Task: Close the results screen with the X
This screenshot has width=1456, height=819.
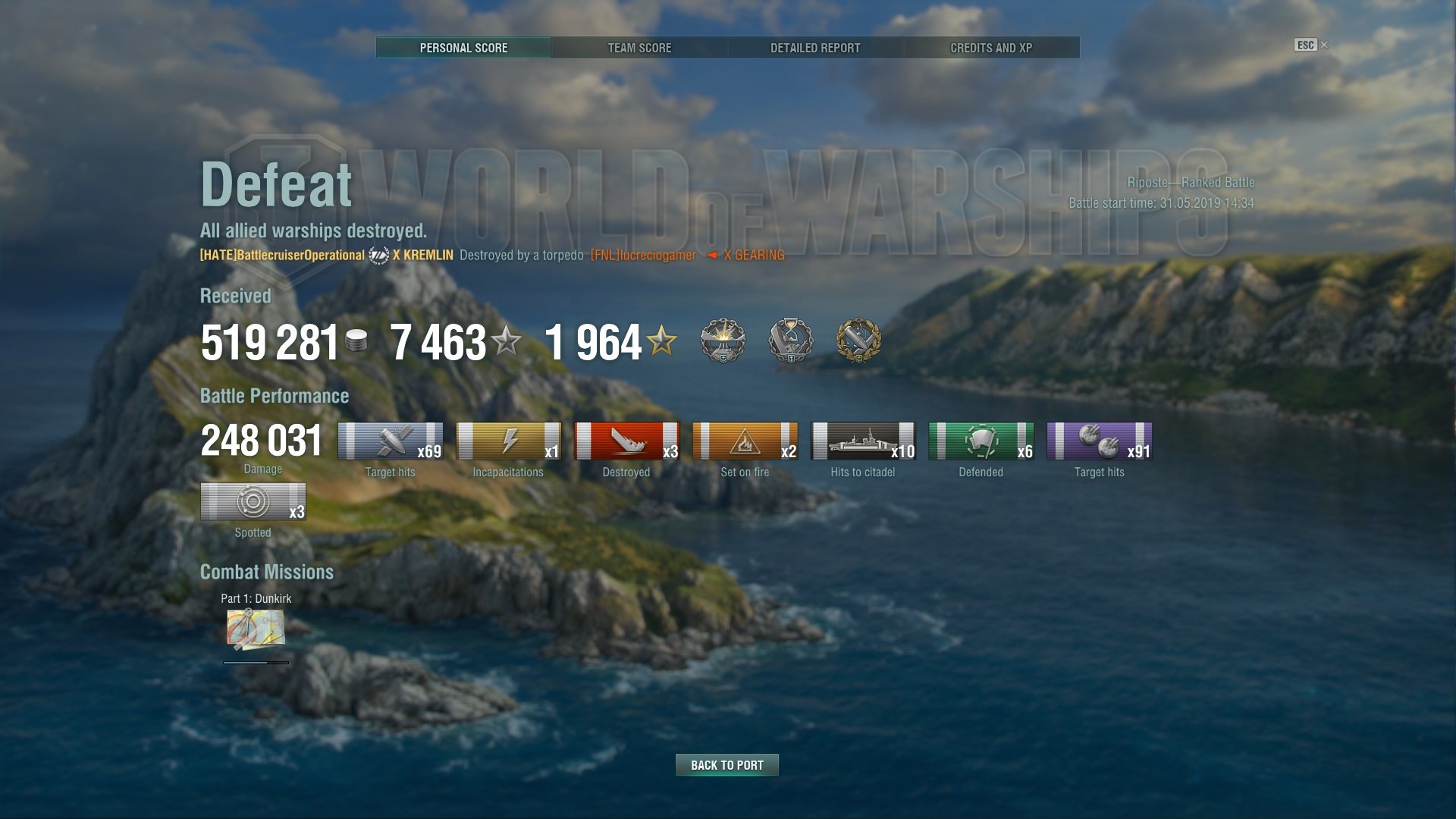Action: 1324,45
